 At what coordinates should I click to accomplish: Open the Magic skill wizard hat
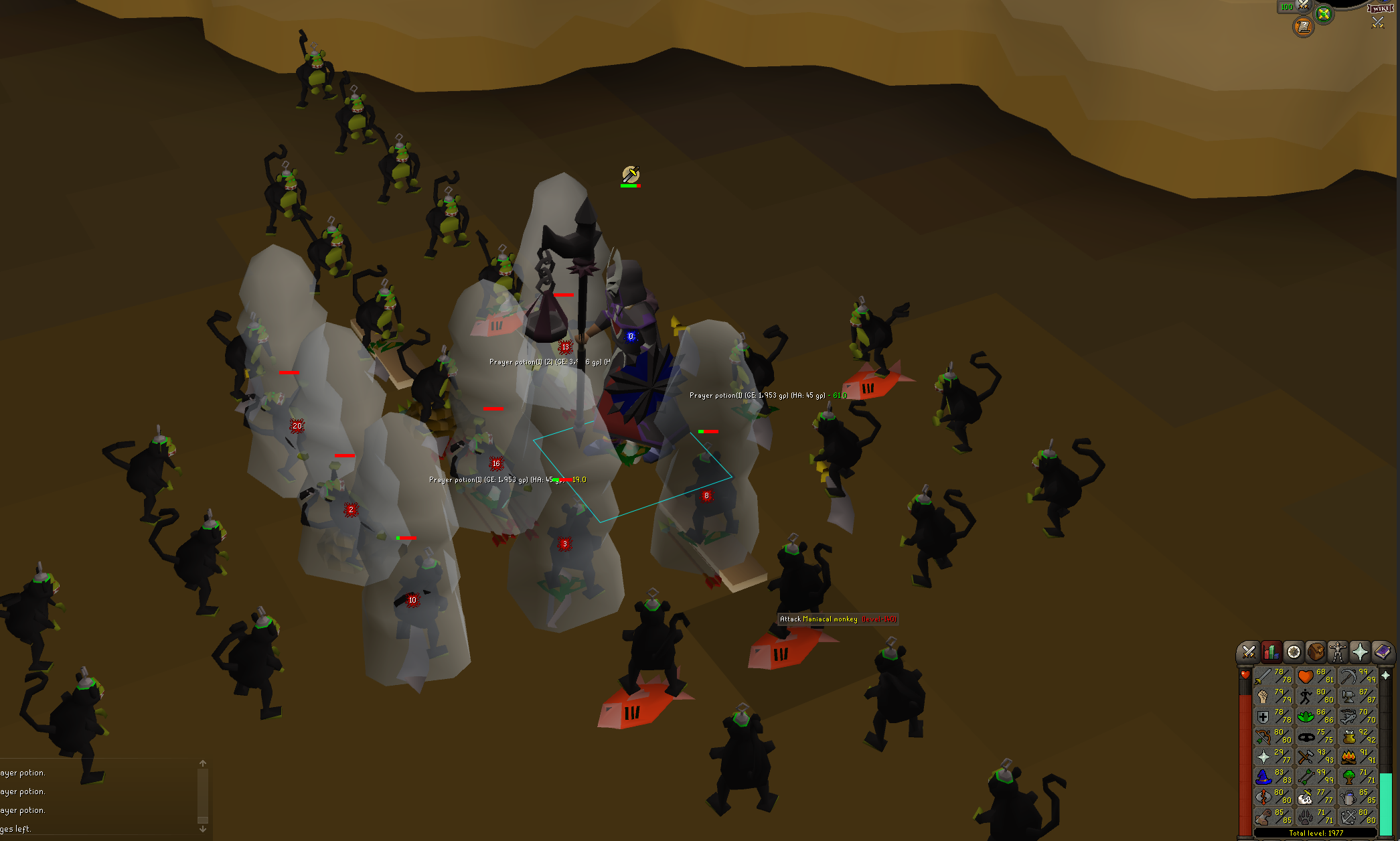tap(1273, 777)
